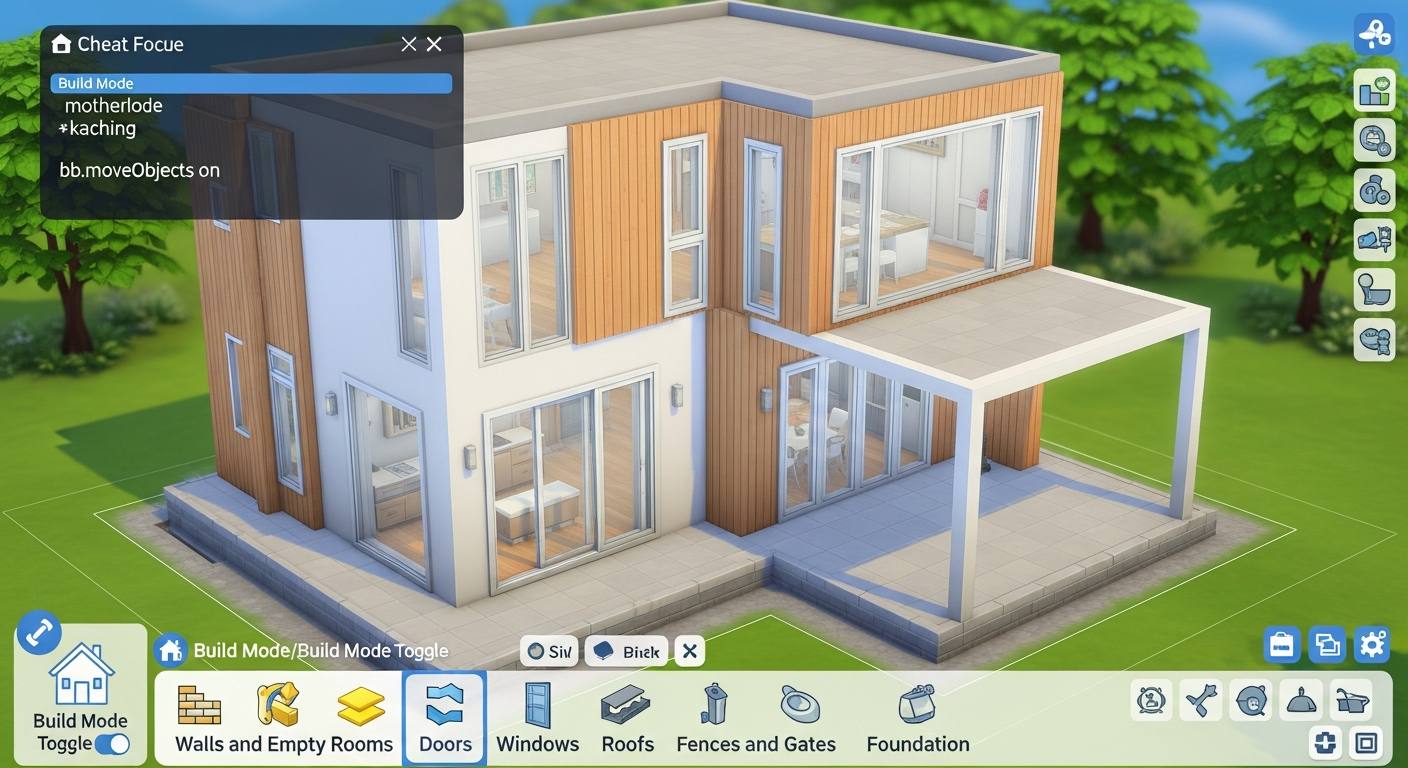Open the Windows build tab
Image resolution: width=1408 pixels, height=768 pixels.
[537, 718]
